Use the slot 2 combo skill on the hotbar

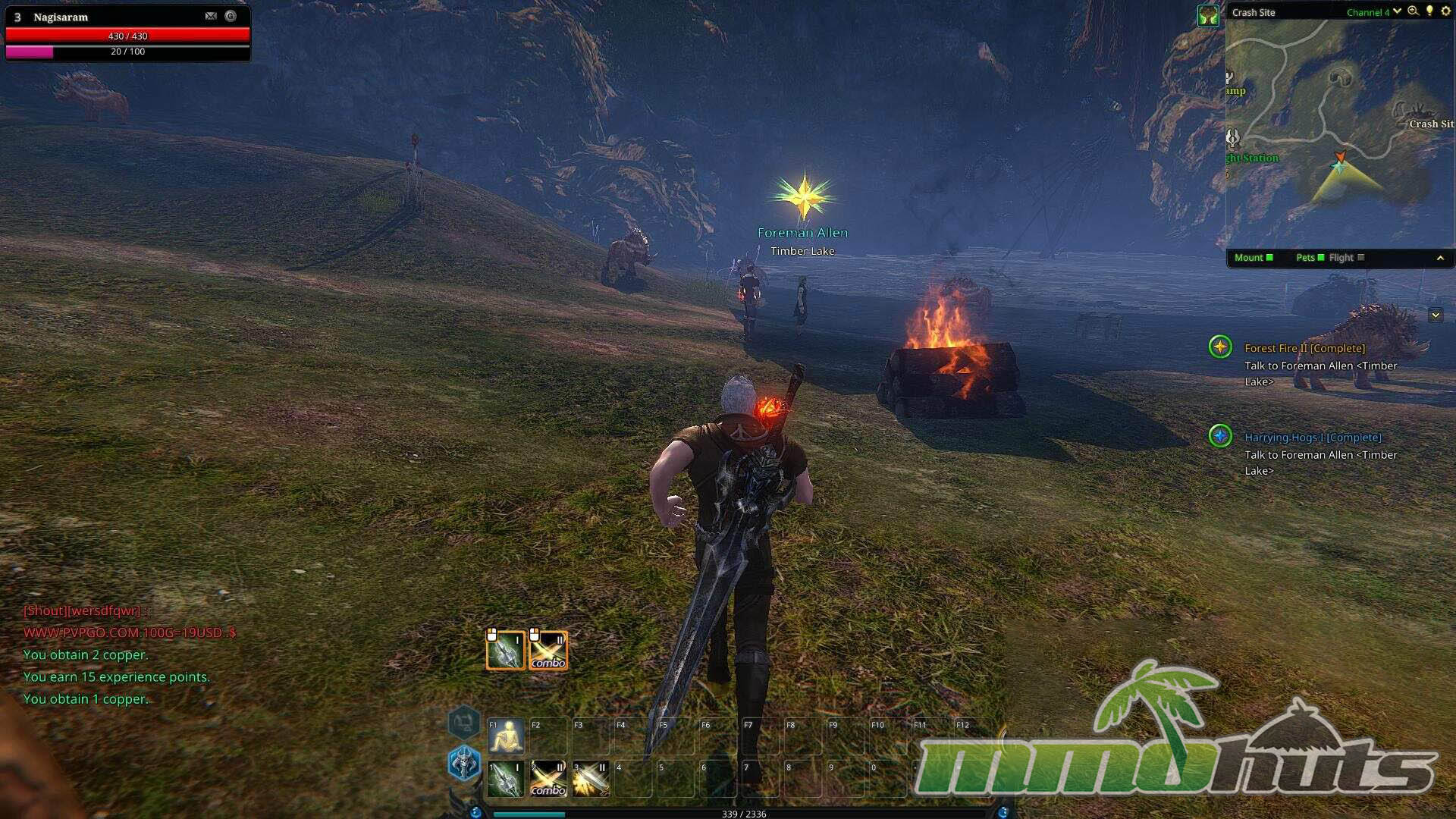[x=548, y=779]
